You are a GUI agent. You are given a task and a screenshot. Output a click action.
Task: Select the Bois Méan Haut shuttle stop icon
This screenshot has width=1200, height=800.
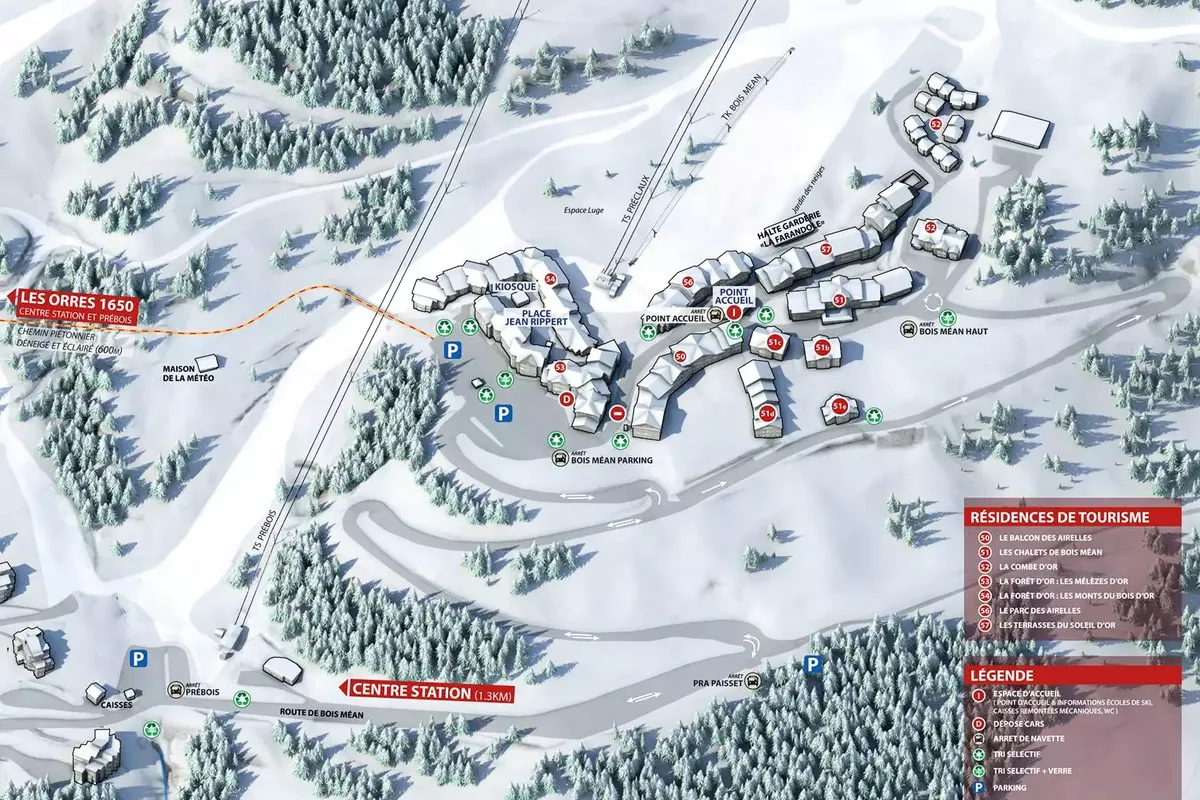(908, 330)
